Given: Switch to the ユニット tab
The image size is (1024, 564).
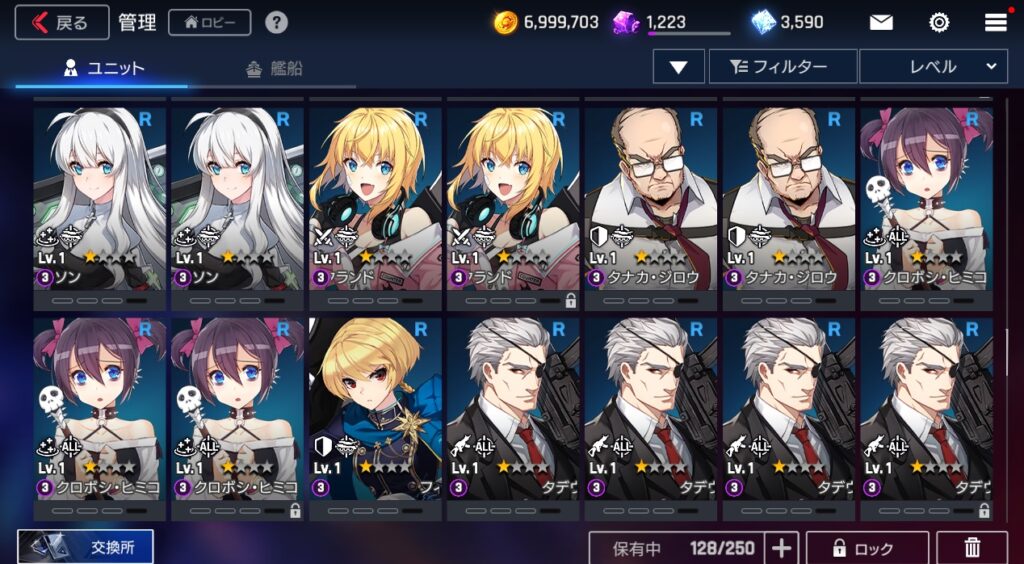Looking at the screenshot, I should click(x=104, y=68).
